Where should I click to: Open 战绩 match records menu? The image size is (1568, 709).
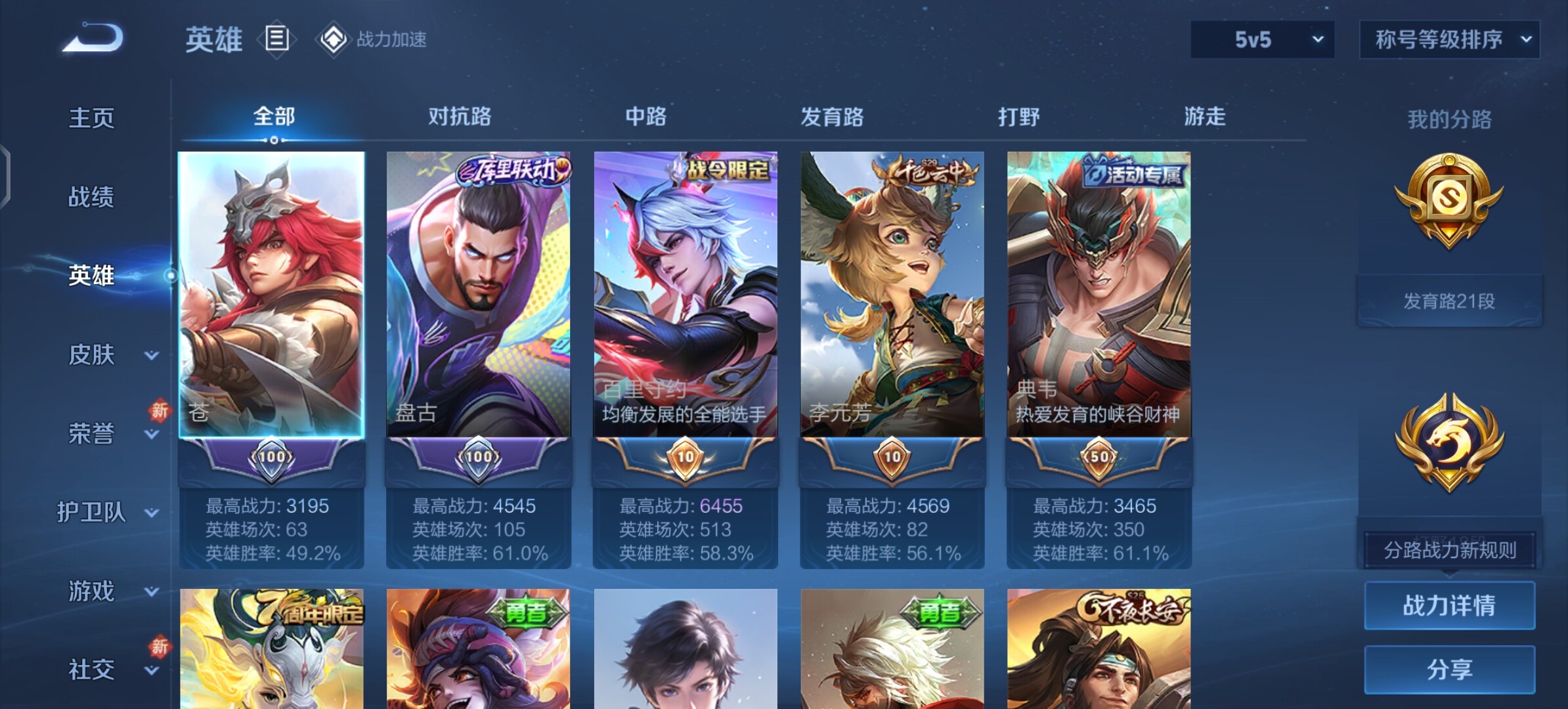pyautogui.click(x=91, y=197)
